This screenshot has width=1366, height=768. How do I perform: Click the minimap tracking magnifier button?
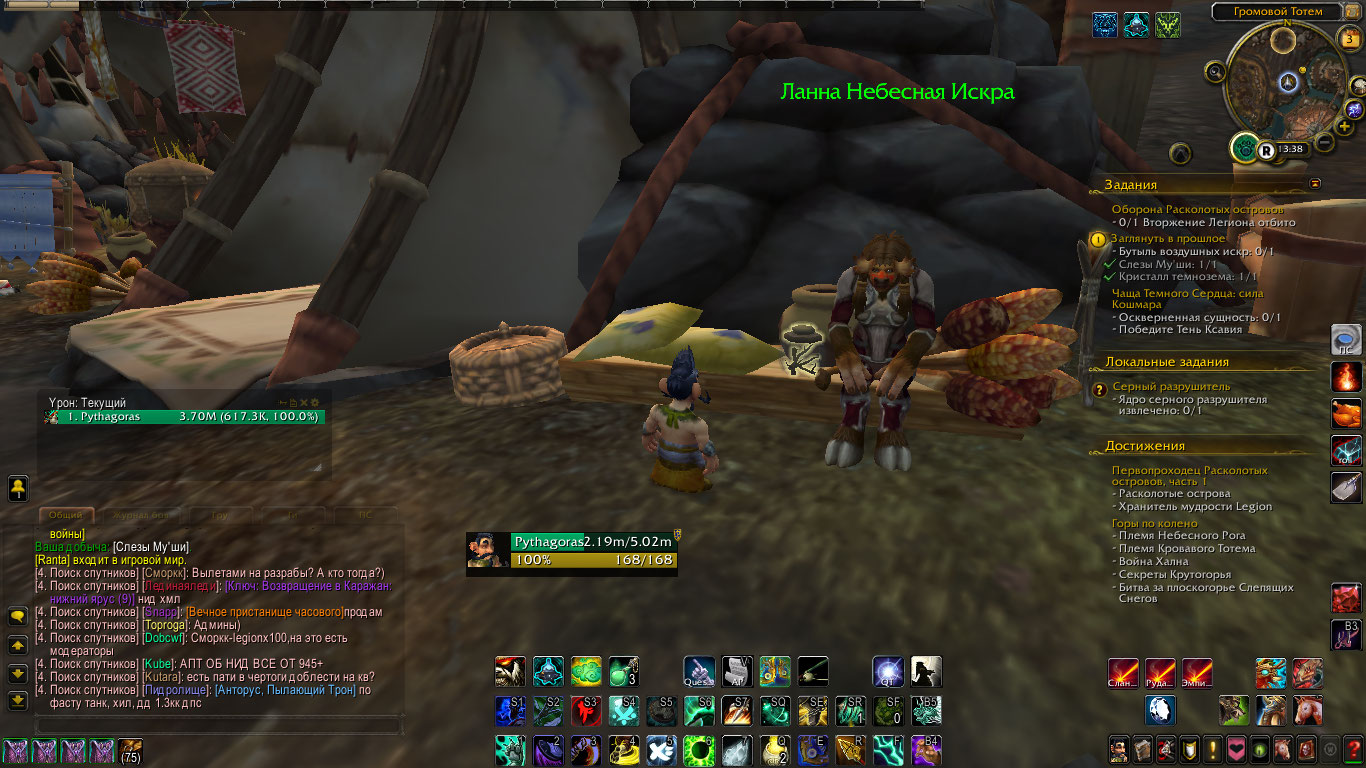coord(1215,71)
